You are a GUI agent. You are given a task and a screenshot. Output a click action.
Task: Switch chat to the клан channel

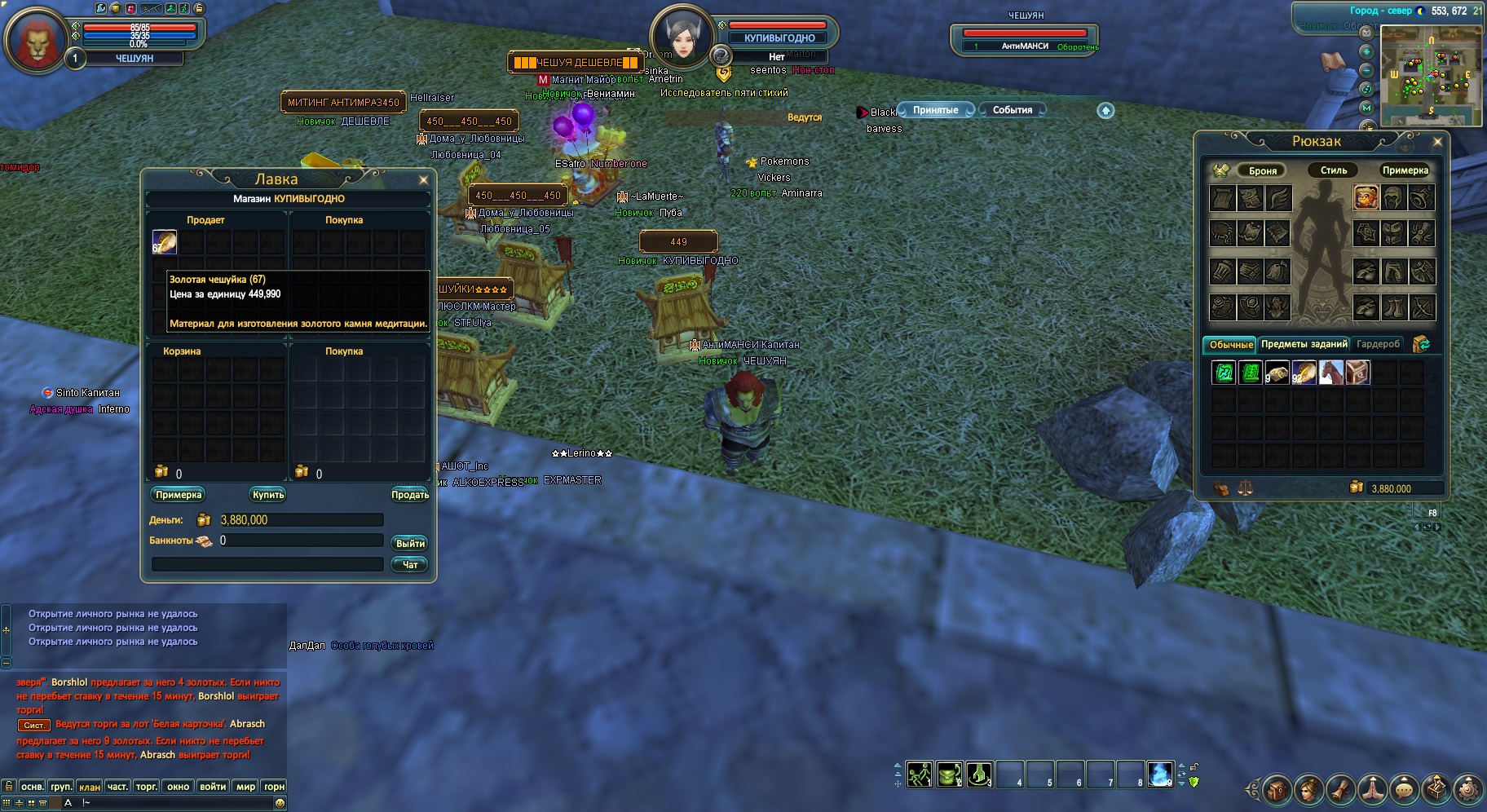(90, 787)
